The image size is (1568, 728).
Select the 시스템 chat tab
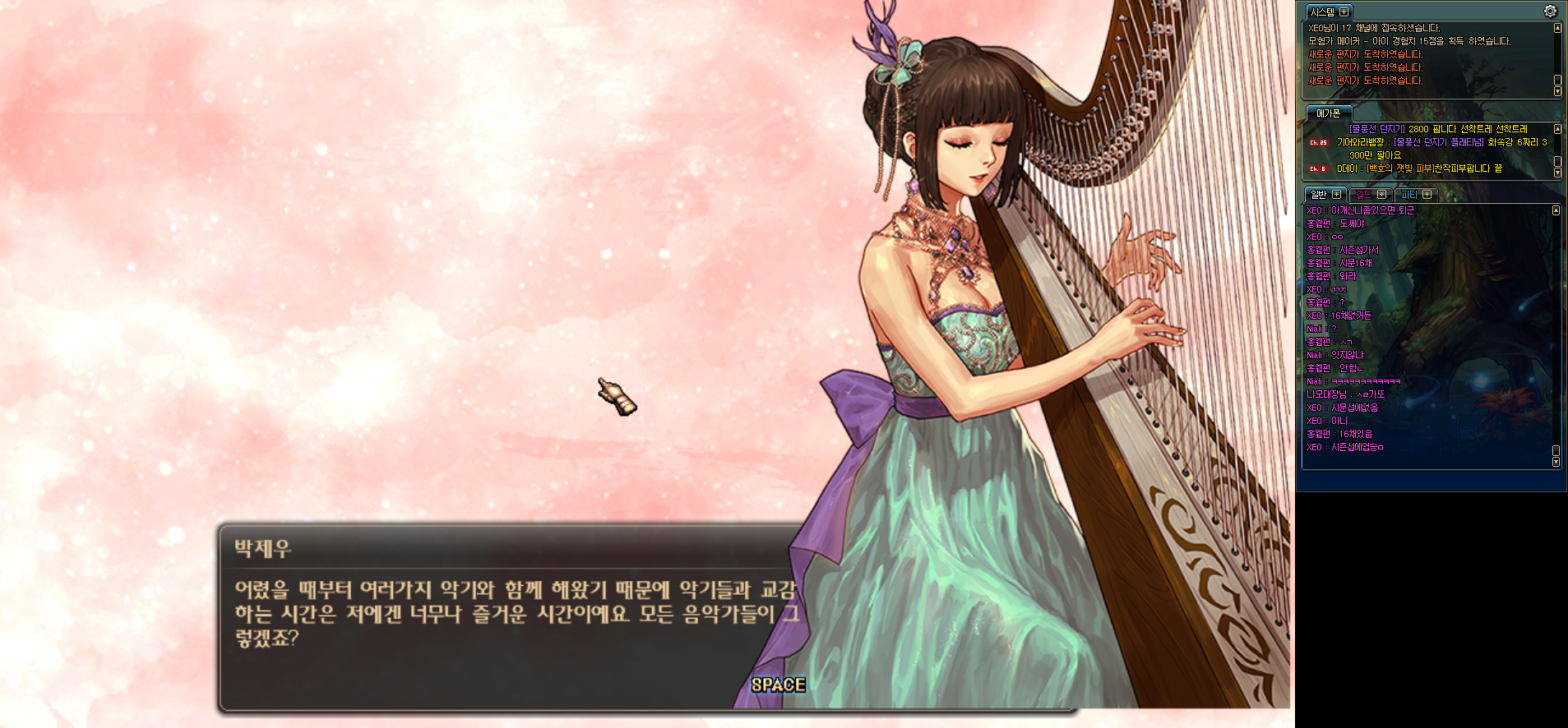tap(1322, 12)
